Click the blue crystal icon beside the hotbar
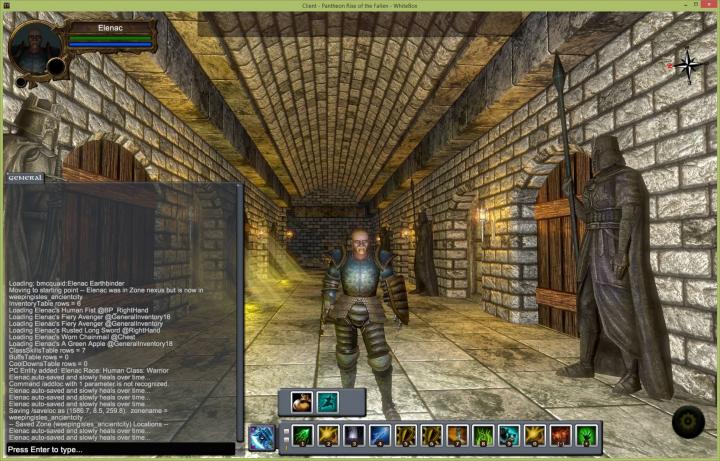 pos(262,437)
